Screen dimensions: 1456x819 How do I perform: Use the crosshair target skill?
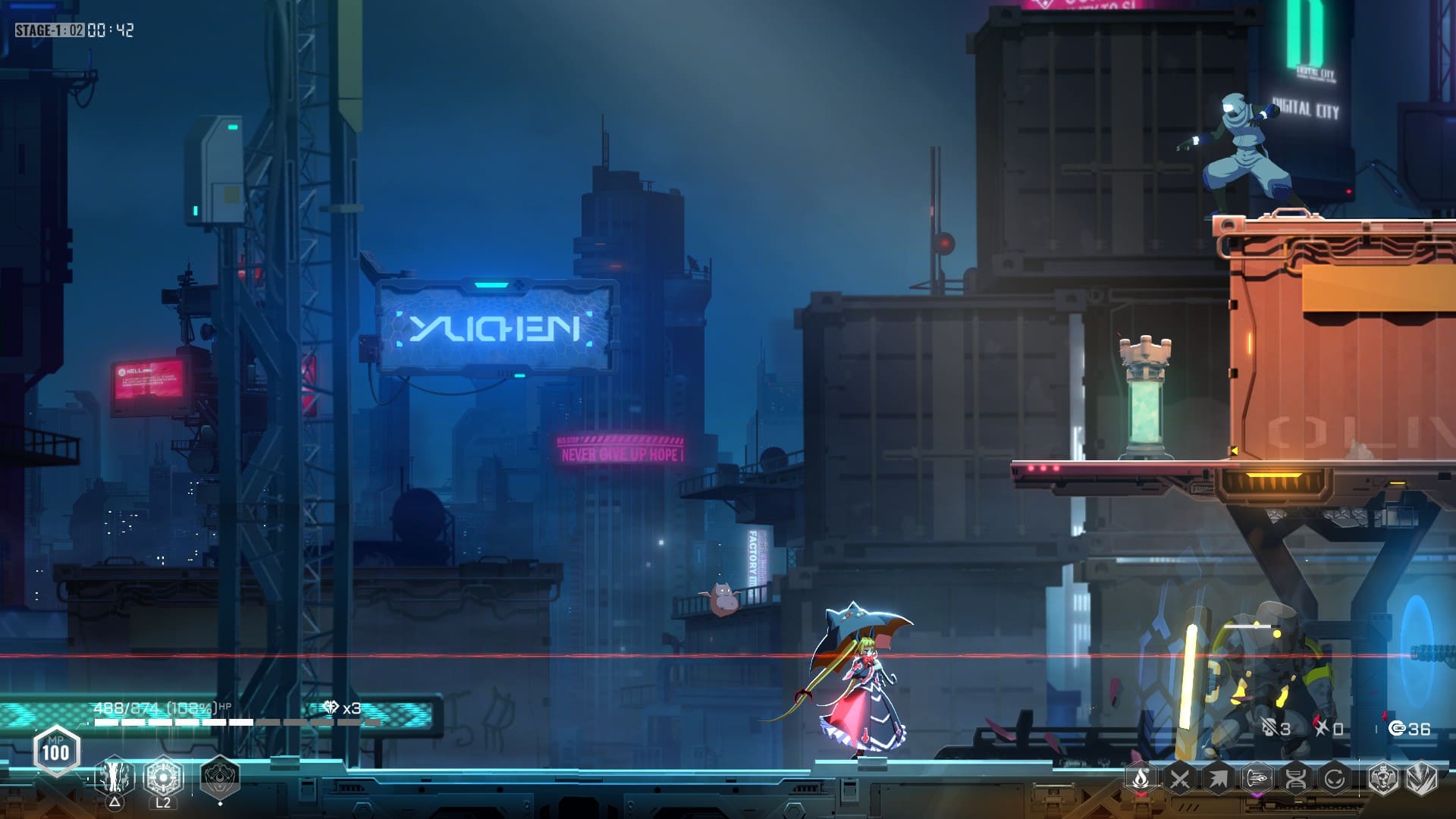[163, 777]
